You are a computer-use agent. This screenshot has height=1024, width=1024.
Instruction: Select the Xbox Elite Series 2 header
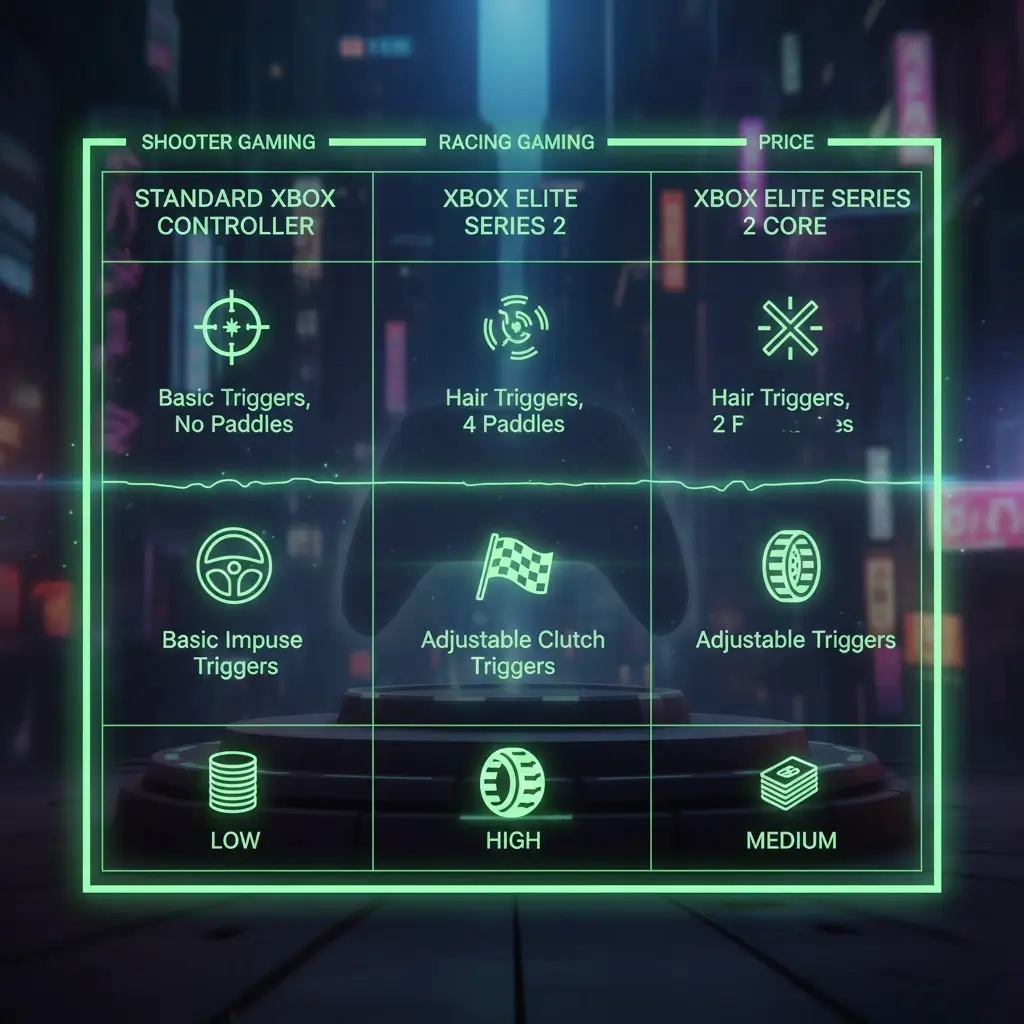511,212
